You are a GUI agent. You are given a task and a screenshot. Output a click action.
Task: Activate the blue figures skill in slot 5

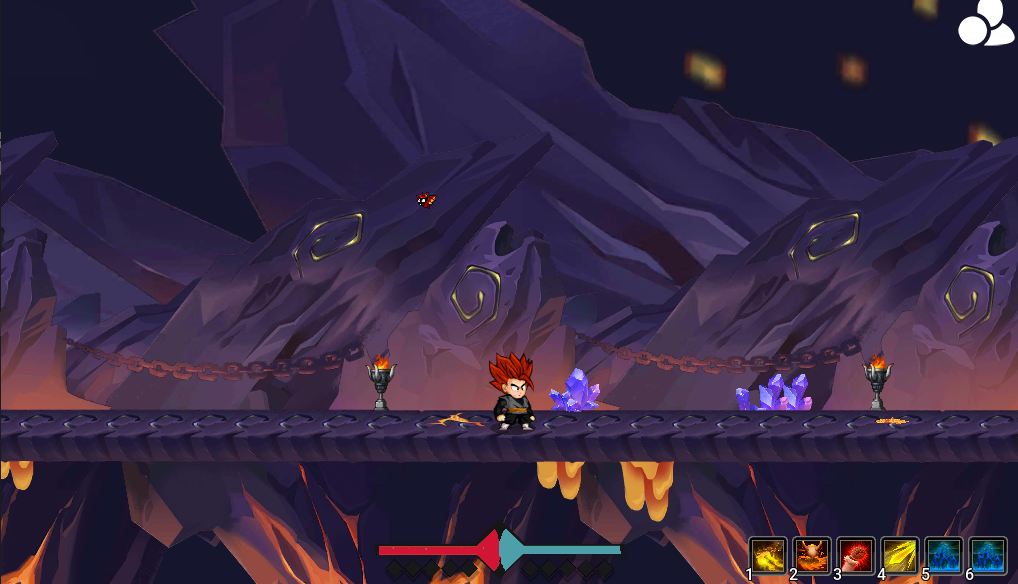click(944, 555)
